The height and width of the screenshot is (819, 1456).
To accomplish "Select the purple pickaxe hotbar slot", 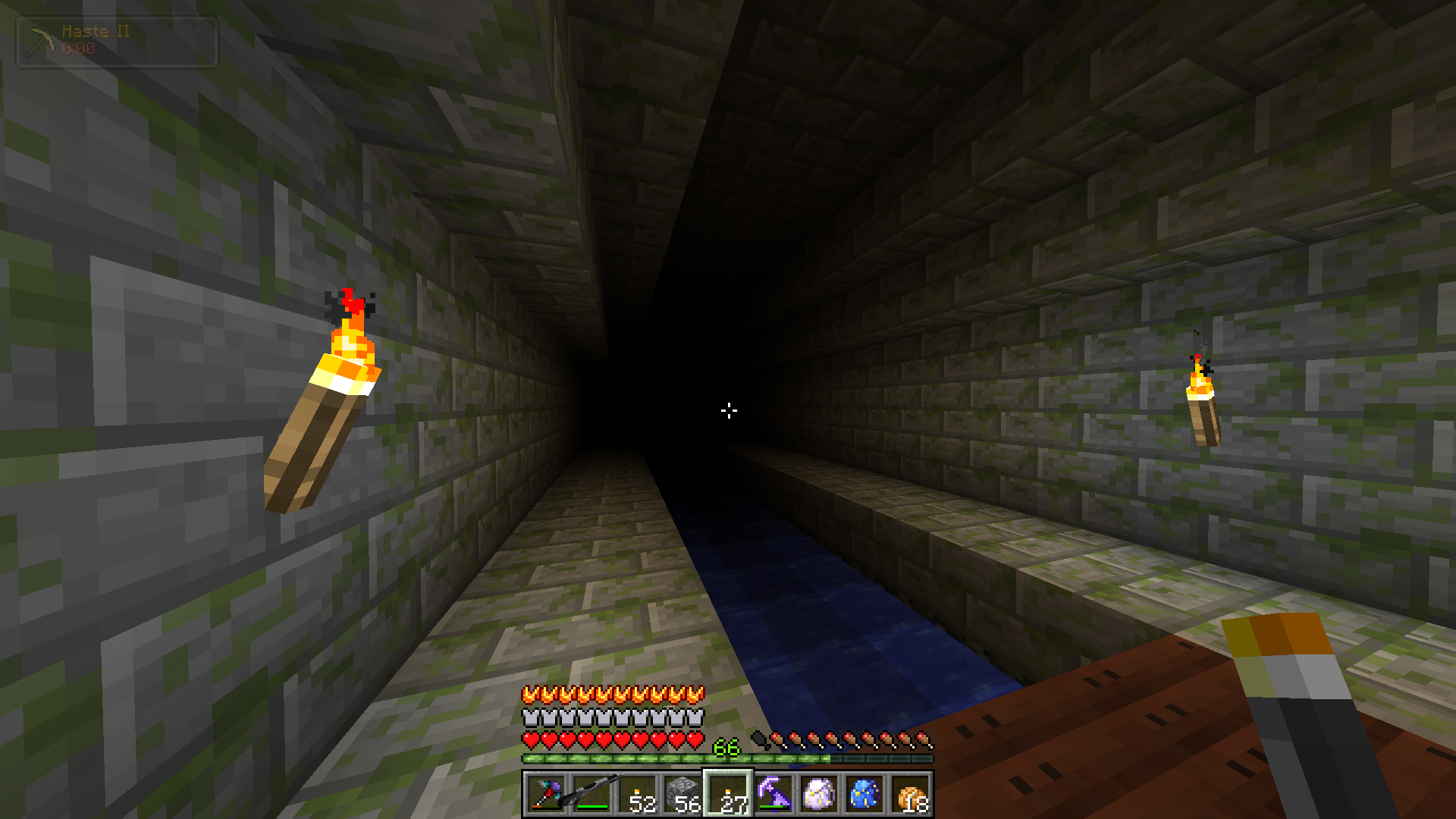I will (773, 794).
